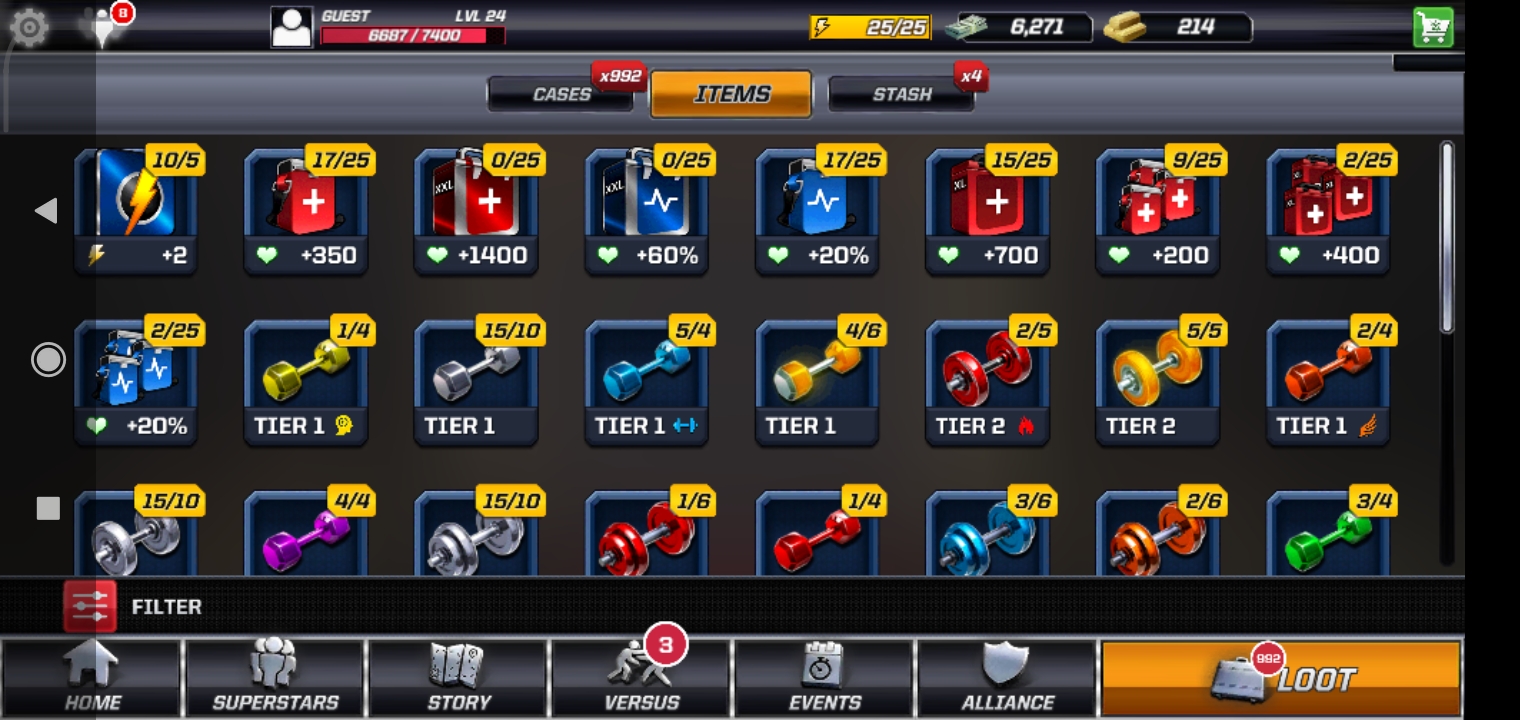This screenshot has width=1520, height=720.
Task: Open the Events menu
Action: click(824, 677)
